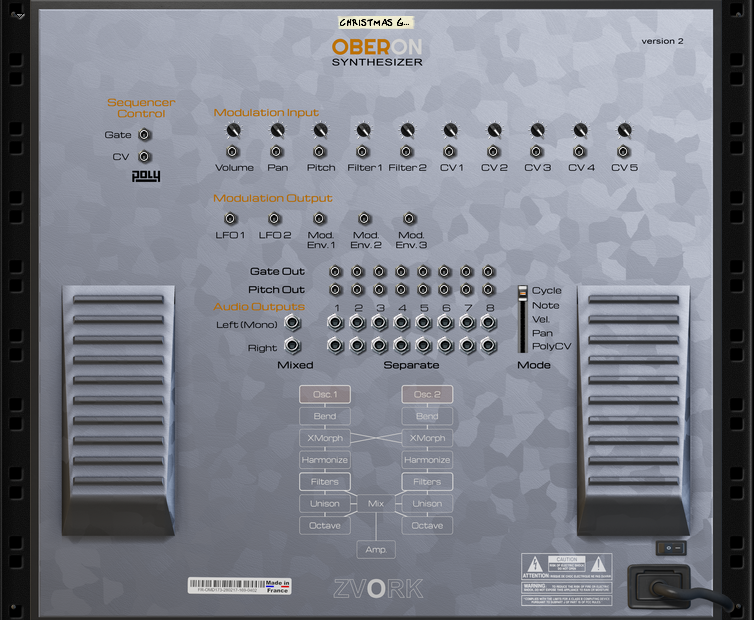Click the trim knob above CV 3
Image resolution: width=754 pixels, height=620 pixels.
point(538,130)
